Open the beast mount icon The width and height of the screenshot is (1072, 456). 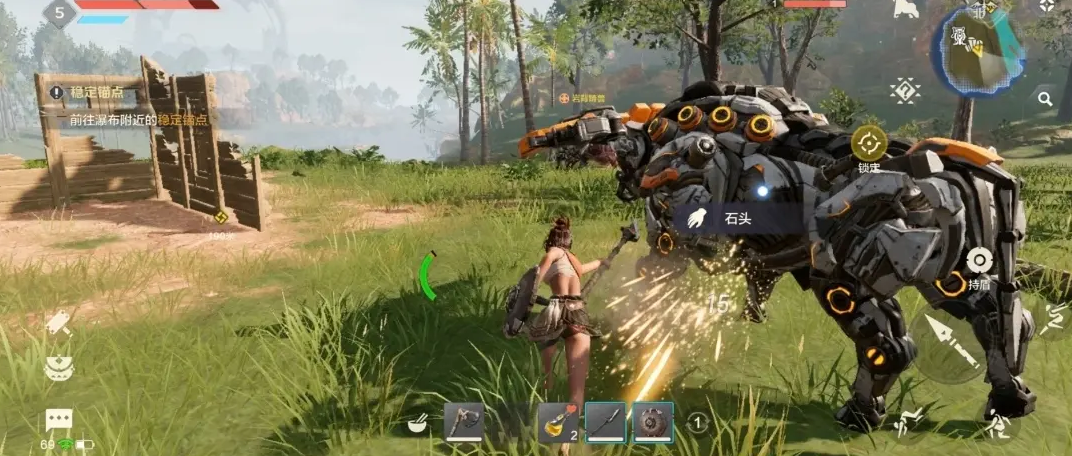pos(907,9)
